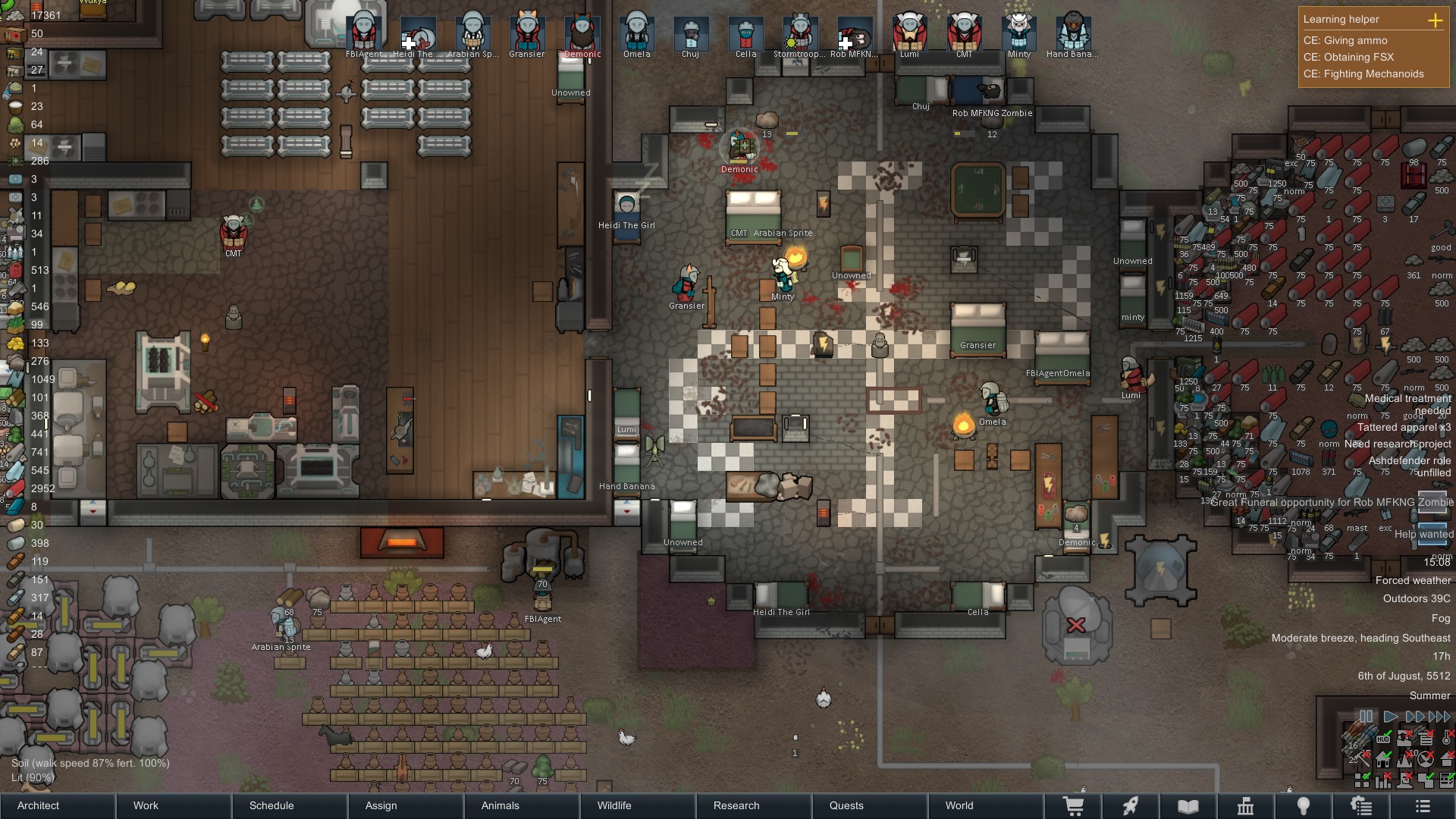Set game speed to triple fast-forward
The width and height of the screenshot is (1456, 819).
(x=1440, y=717)
